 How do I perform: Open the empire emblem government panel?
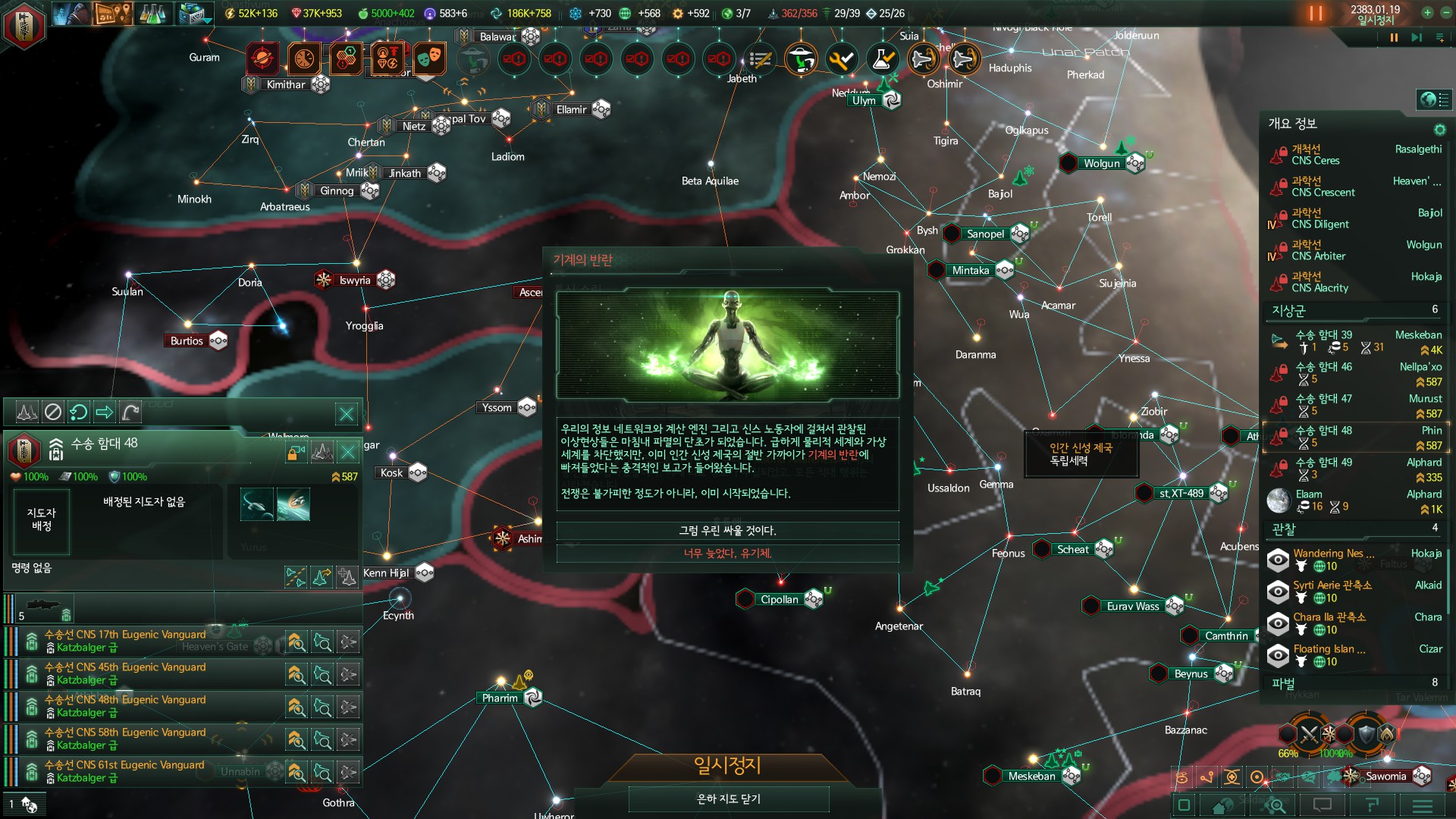(24, 26)
